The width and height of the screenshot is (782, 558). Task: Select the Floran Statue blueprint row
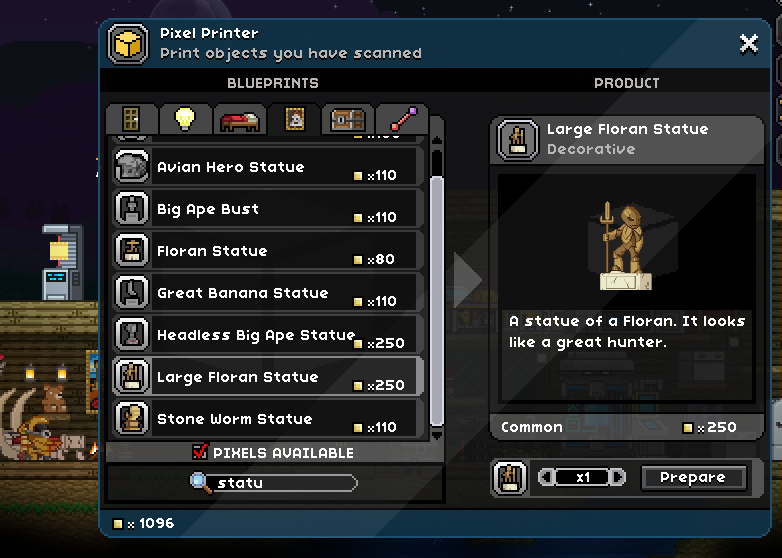[266, 251]
